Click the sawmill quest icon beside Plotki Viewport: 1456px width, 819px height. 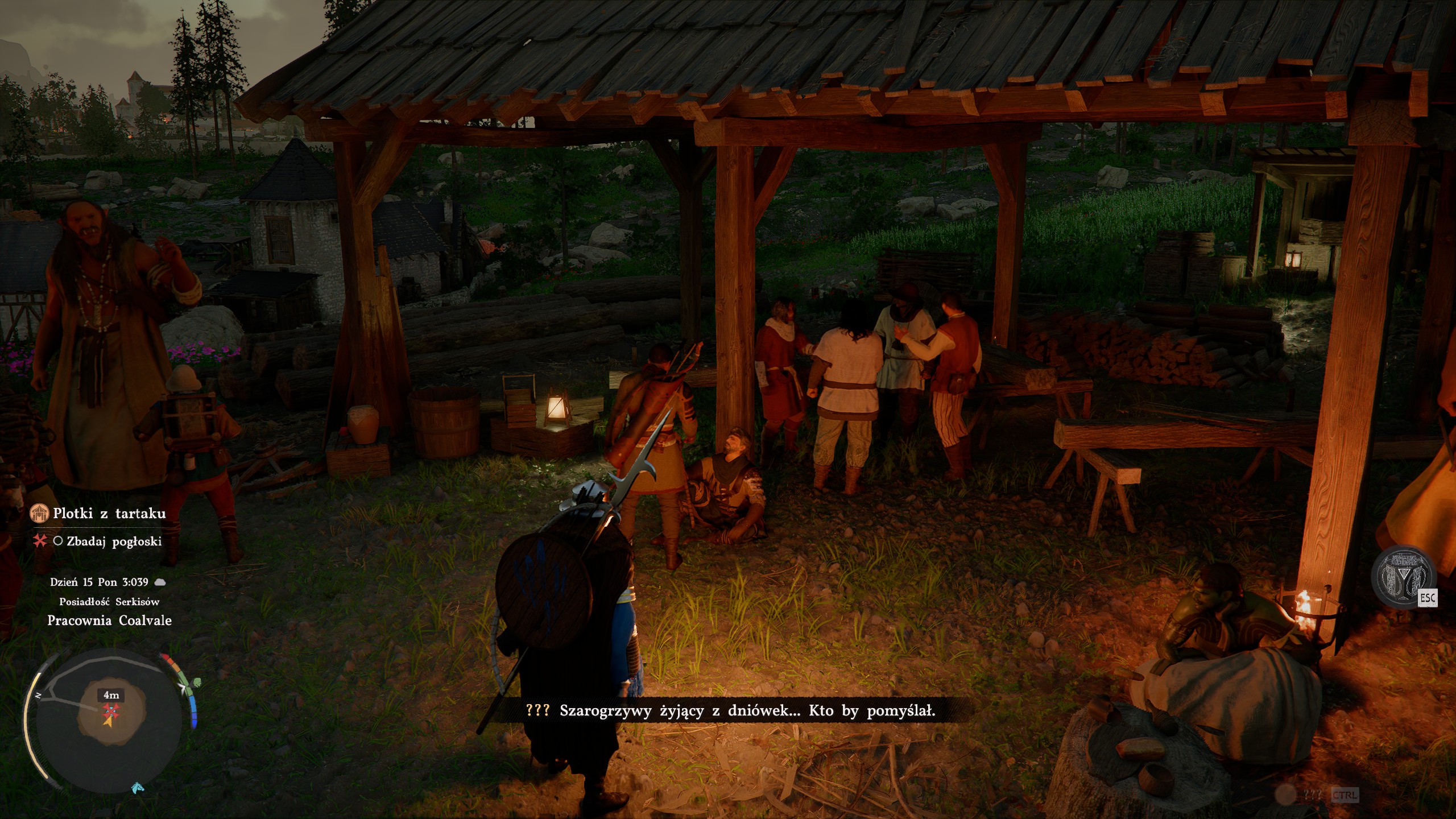pos(39,514)
